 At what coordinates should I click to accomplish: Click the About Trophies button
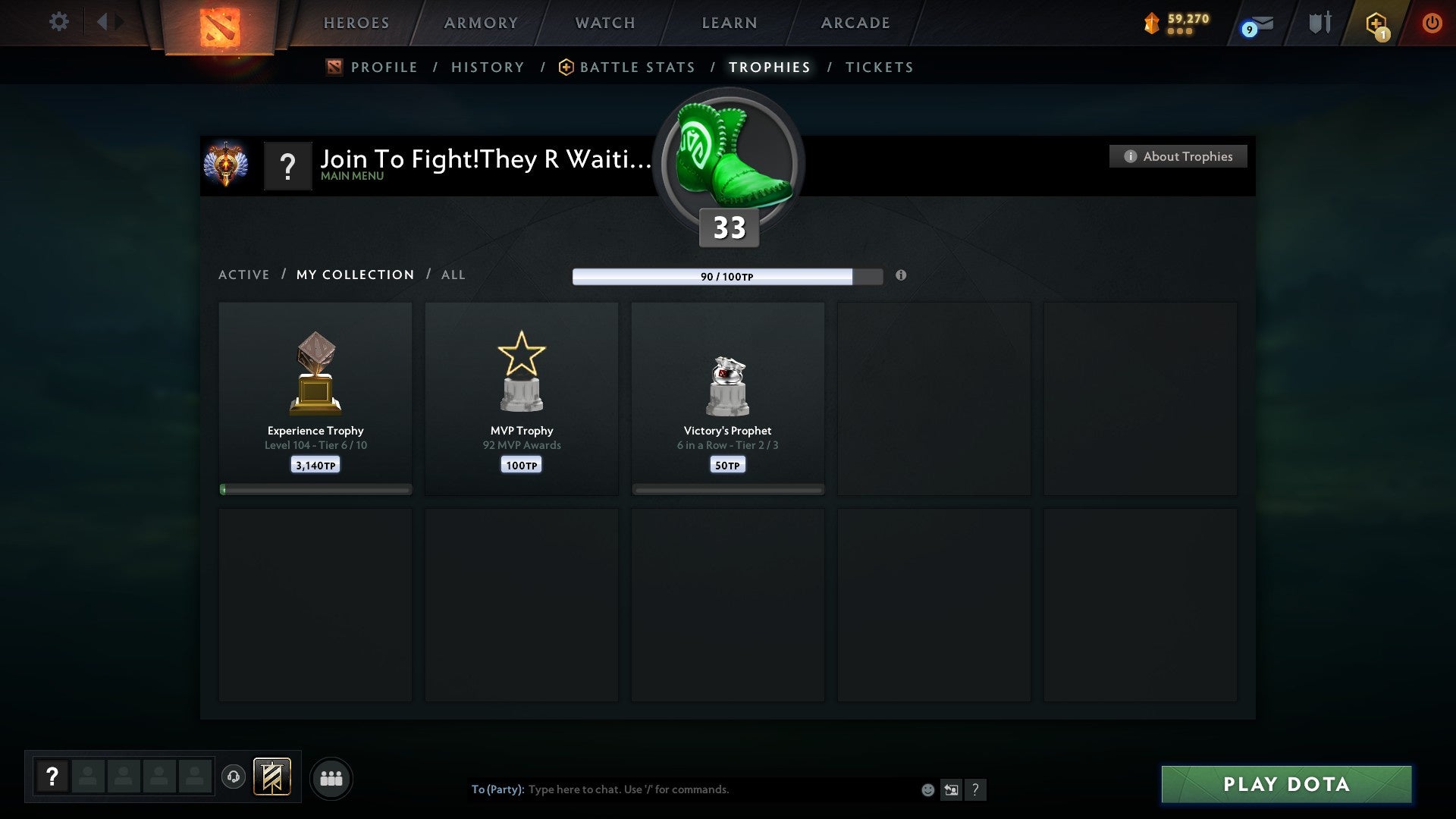tap(1178, 156)
